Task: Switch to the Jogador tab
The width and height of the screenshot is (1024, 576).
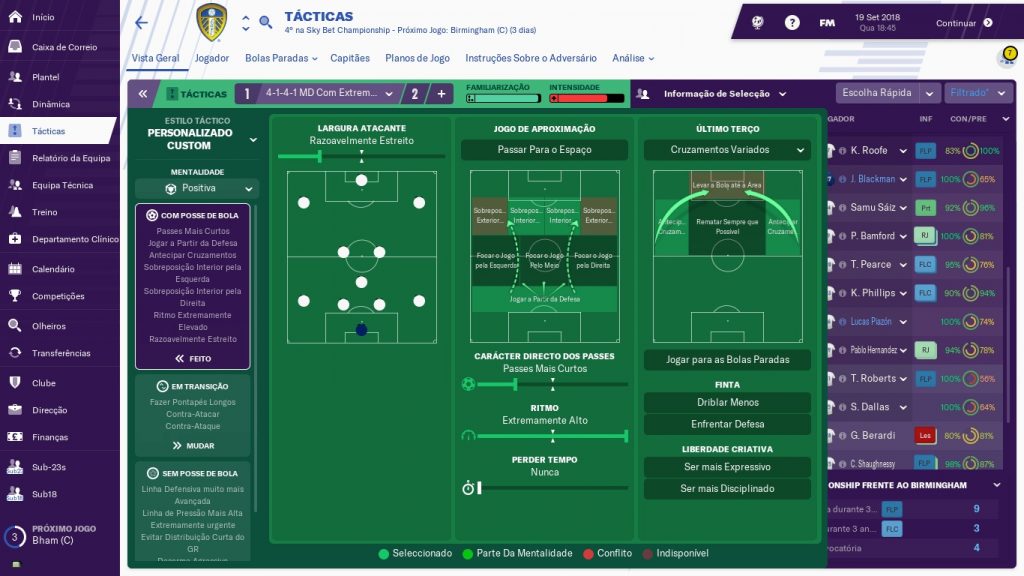Action: pos(212,58)
